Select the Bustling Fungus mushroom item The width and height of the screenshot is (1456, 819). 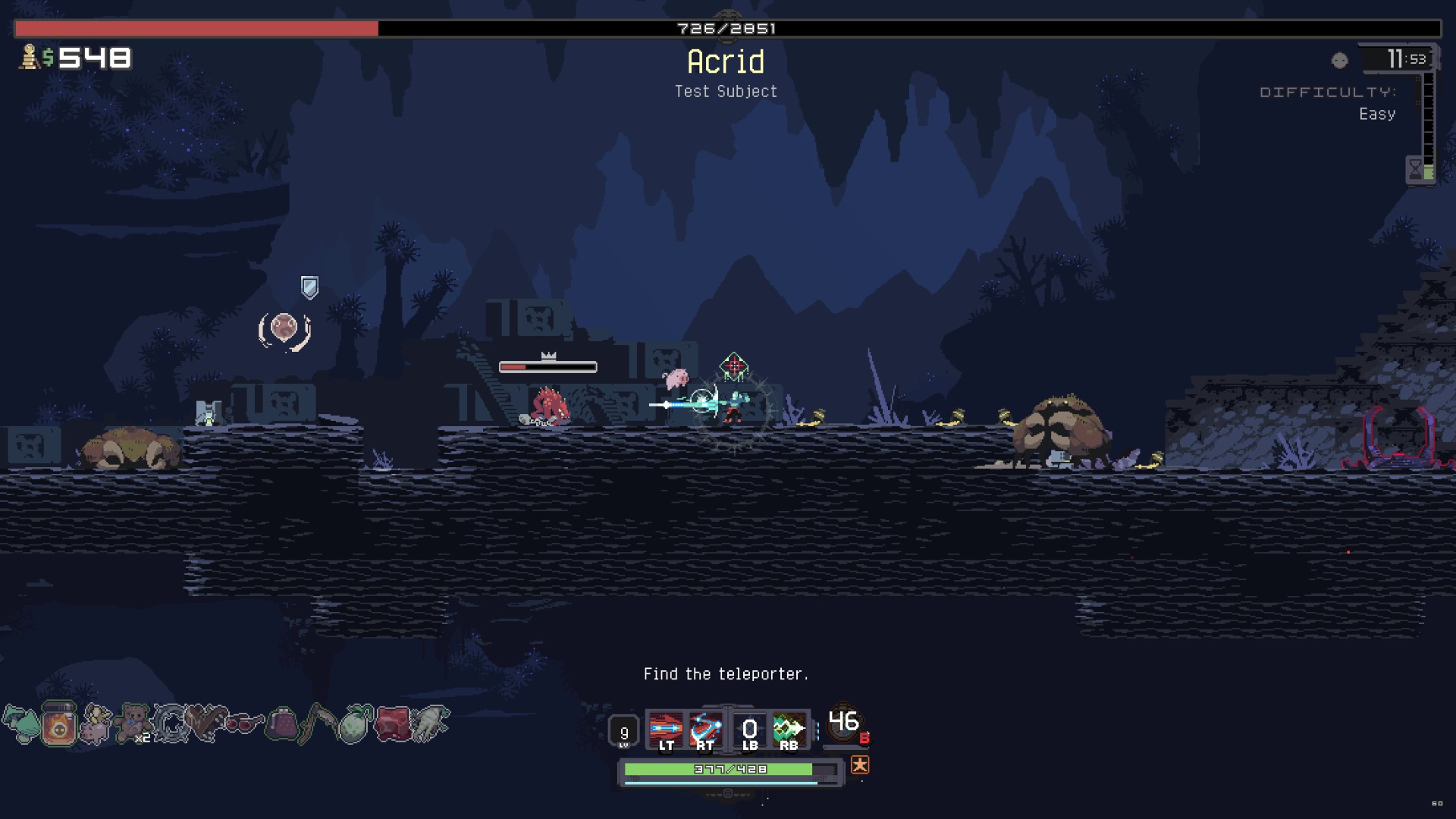tap(20, 724)
